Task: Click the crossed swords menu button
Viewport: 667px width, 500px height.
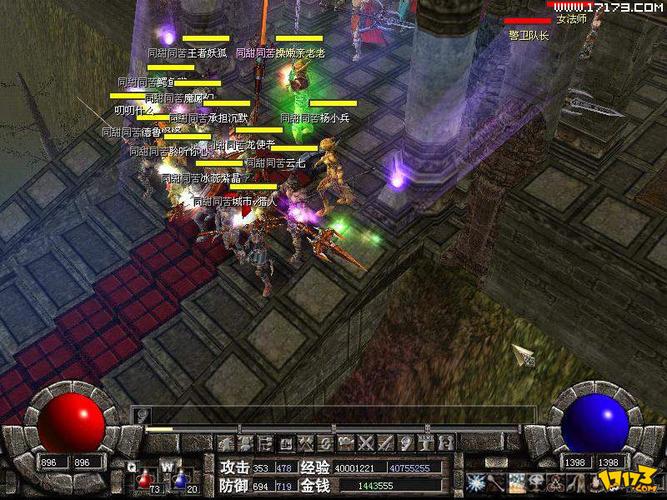Action: [365, 443]
